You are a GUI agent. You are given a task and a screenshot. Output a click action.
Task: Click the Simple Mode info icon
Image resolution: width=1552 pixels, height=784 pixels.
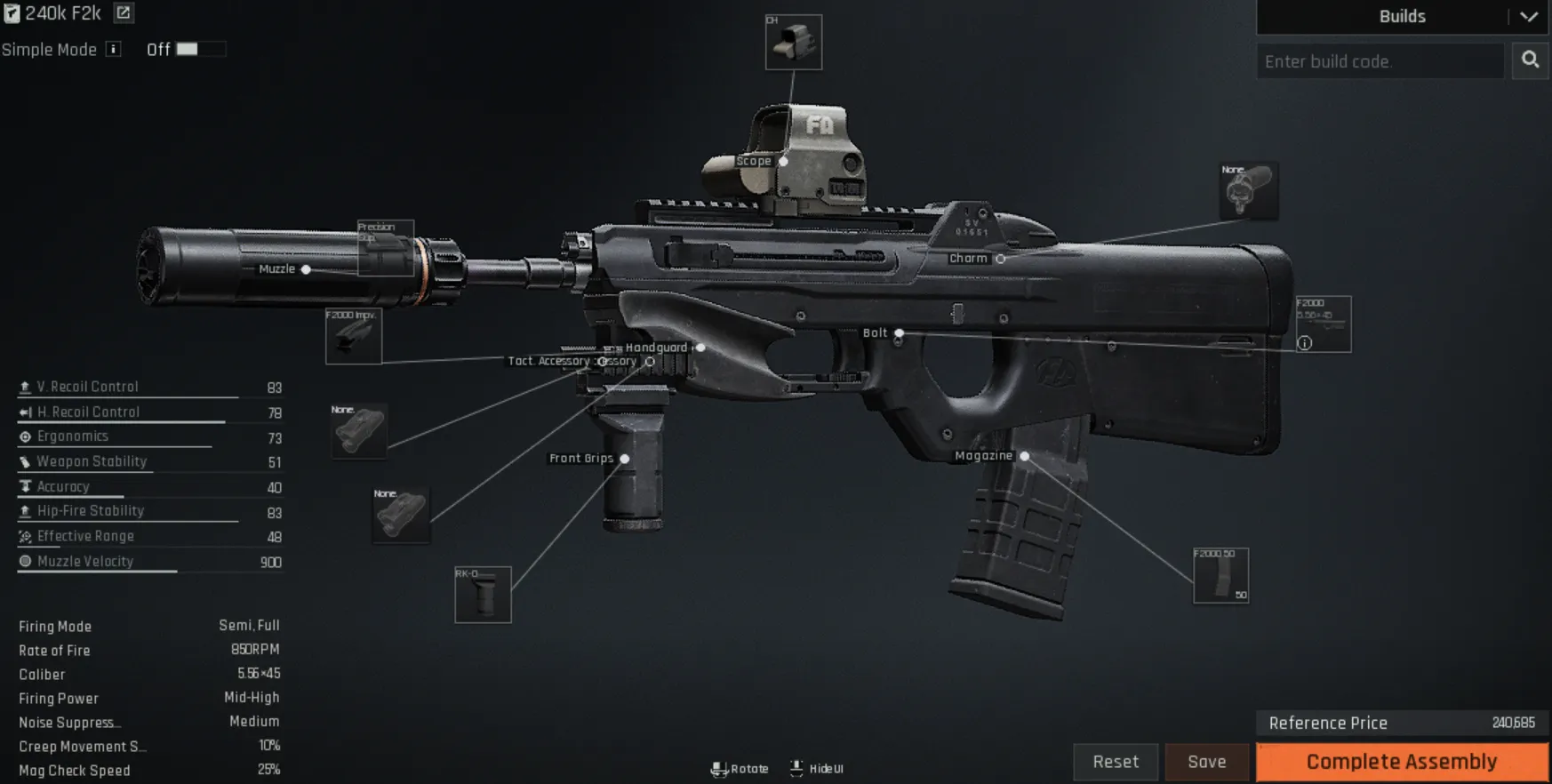[112, 50]
